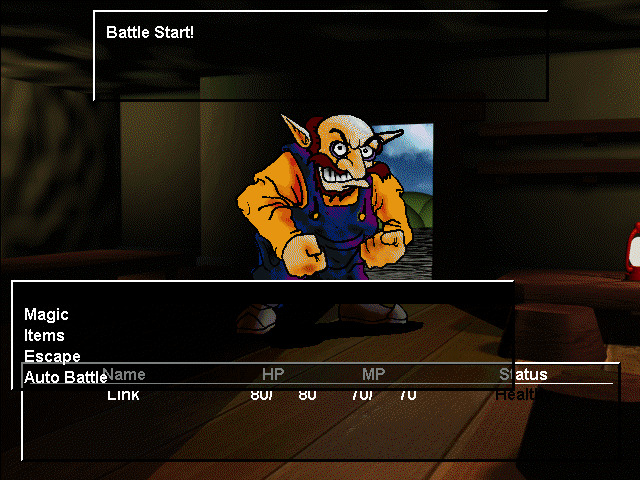Open the Items battle menu
The width and height of the screenshot is (640, 480).
click(44, 336)
